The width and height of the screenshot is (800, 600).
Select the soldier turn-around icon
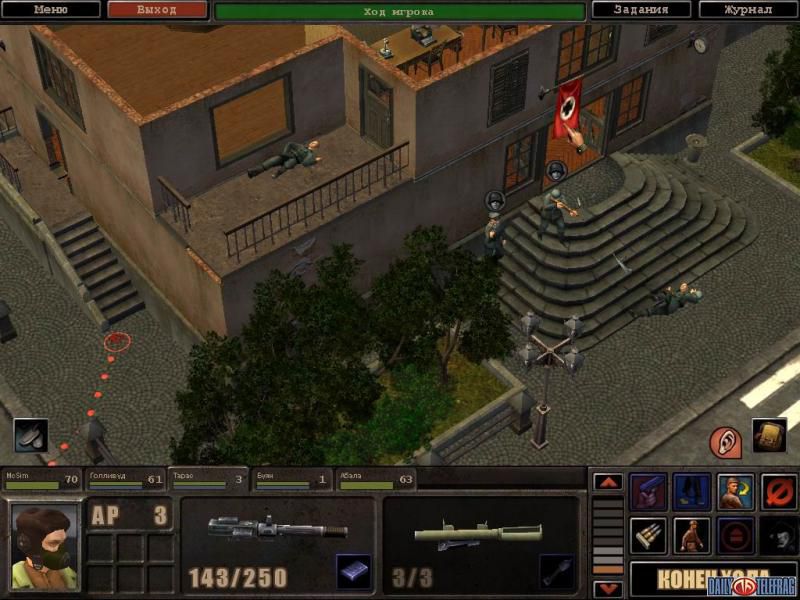pos(735,492)
